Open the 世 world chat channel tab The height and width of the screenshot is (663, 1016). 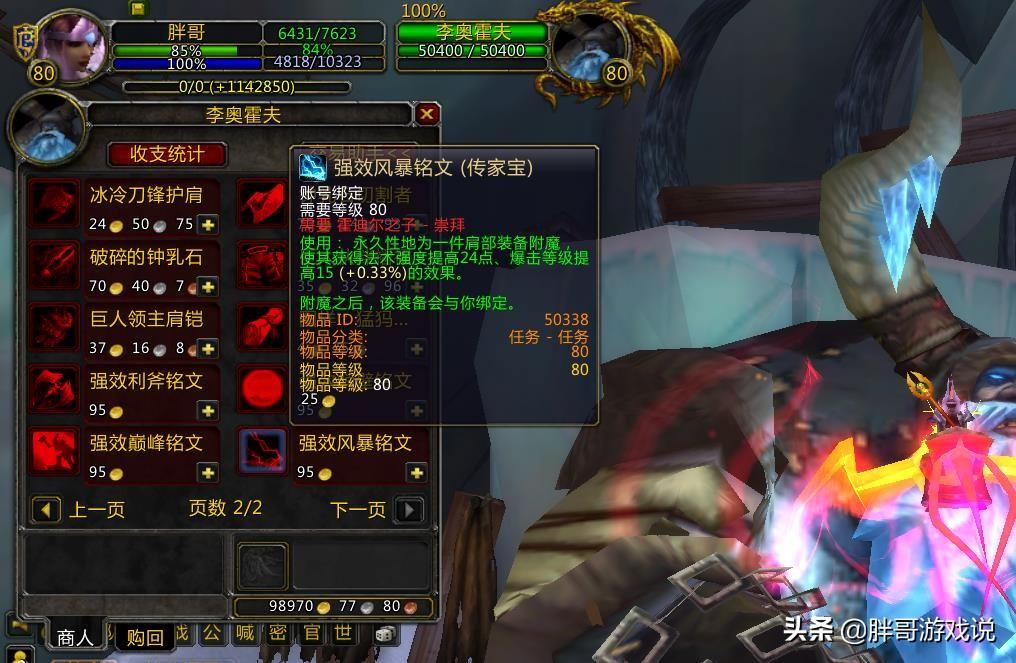(342, 633)
